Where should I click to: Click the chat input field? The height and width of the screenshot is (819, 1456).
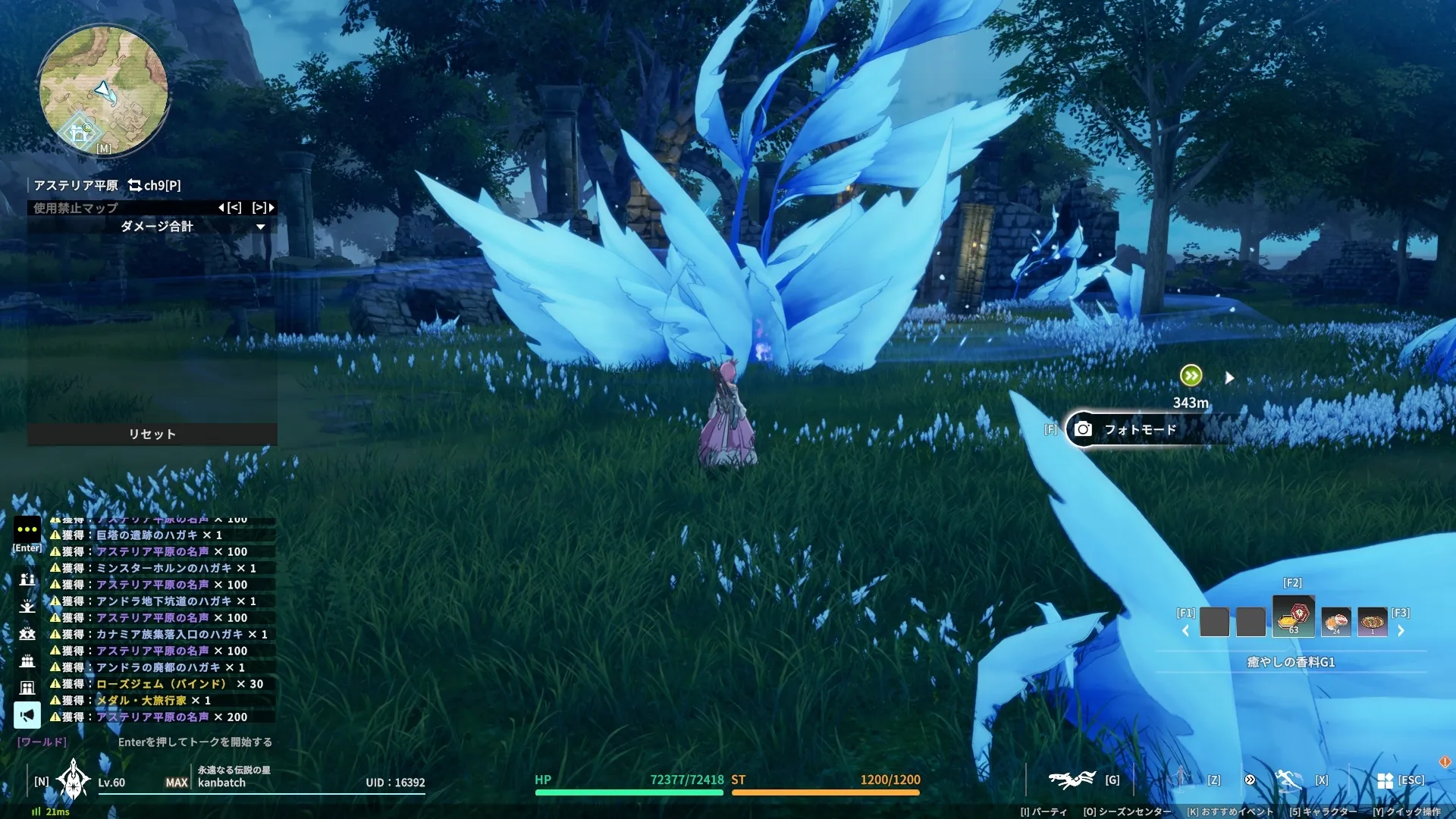[x=194, y=742]
